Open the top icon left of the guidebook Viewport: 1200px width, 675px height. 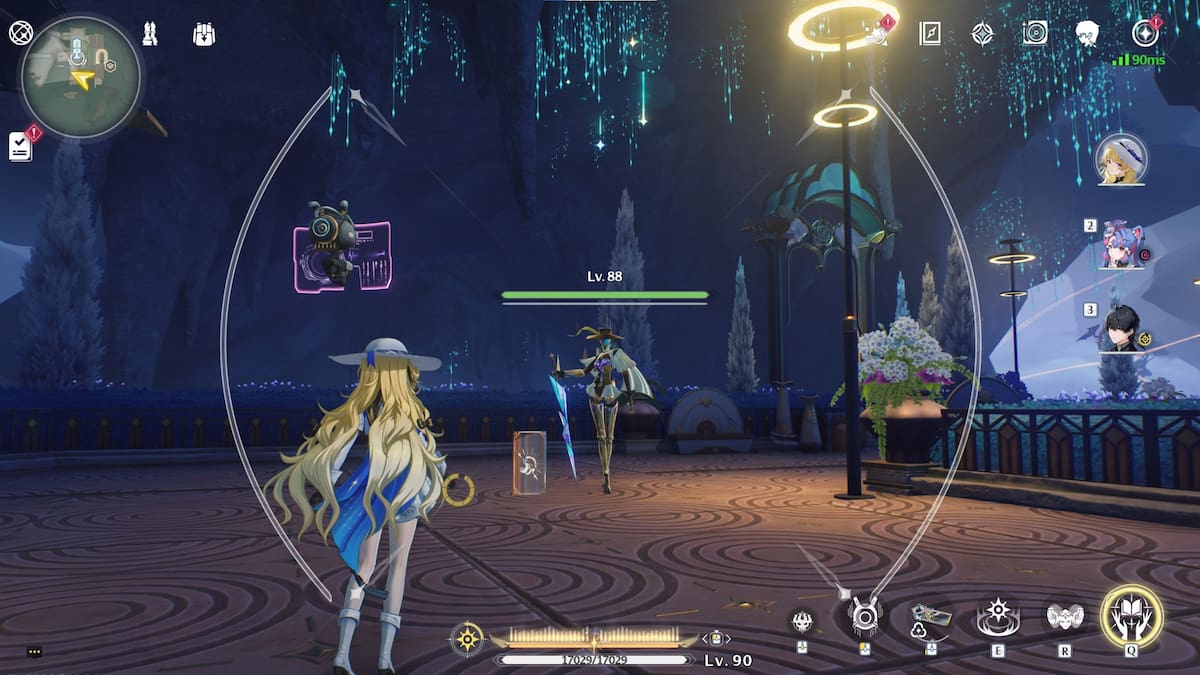[878, 33]
